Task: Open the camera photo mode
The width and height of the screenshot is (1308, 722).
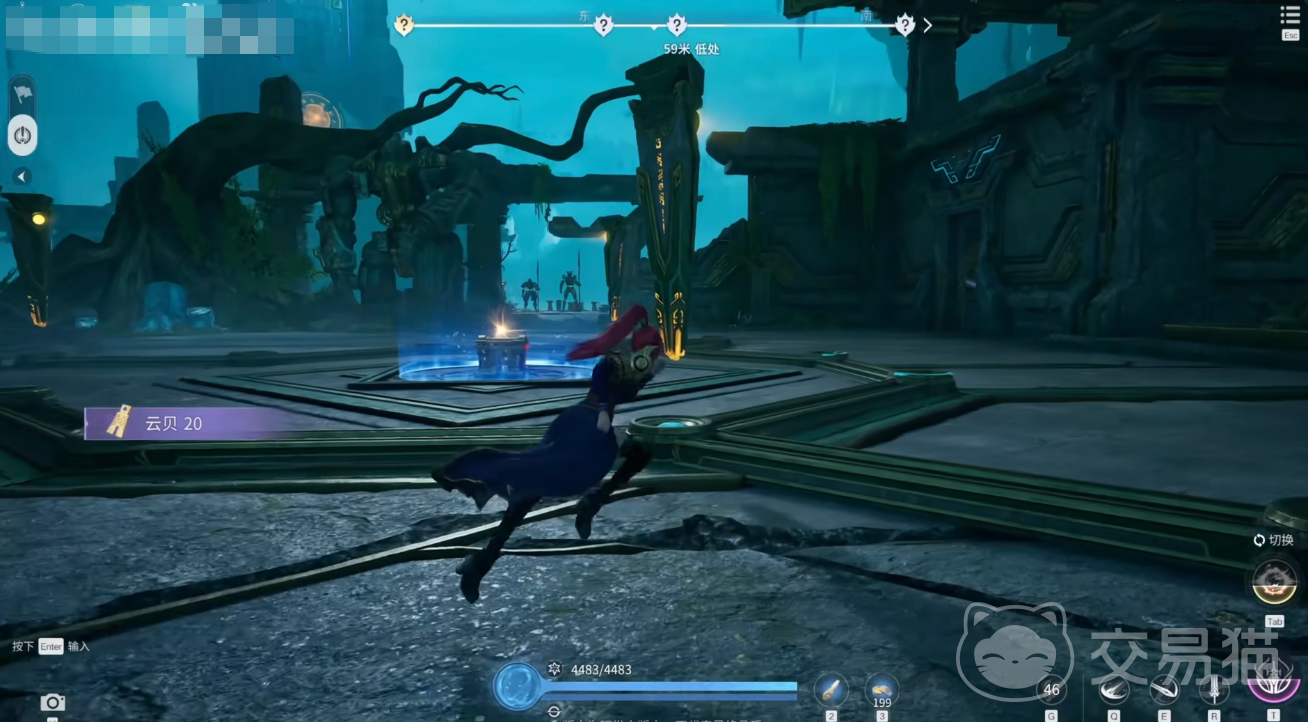Action: tap(52, 703)
